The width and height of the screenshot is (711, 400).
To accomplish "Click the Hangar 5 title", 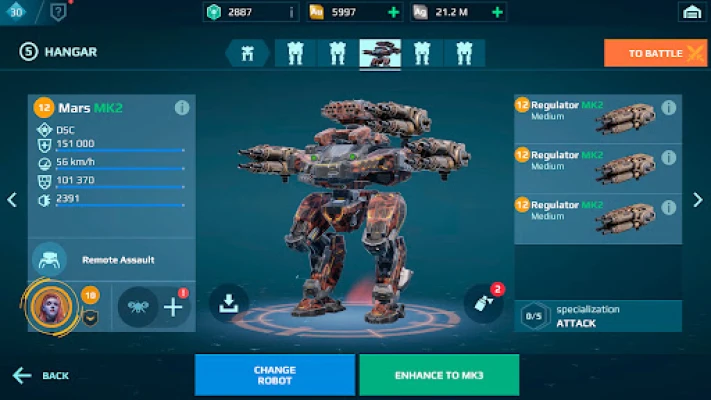I will pos(58,52).
